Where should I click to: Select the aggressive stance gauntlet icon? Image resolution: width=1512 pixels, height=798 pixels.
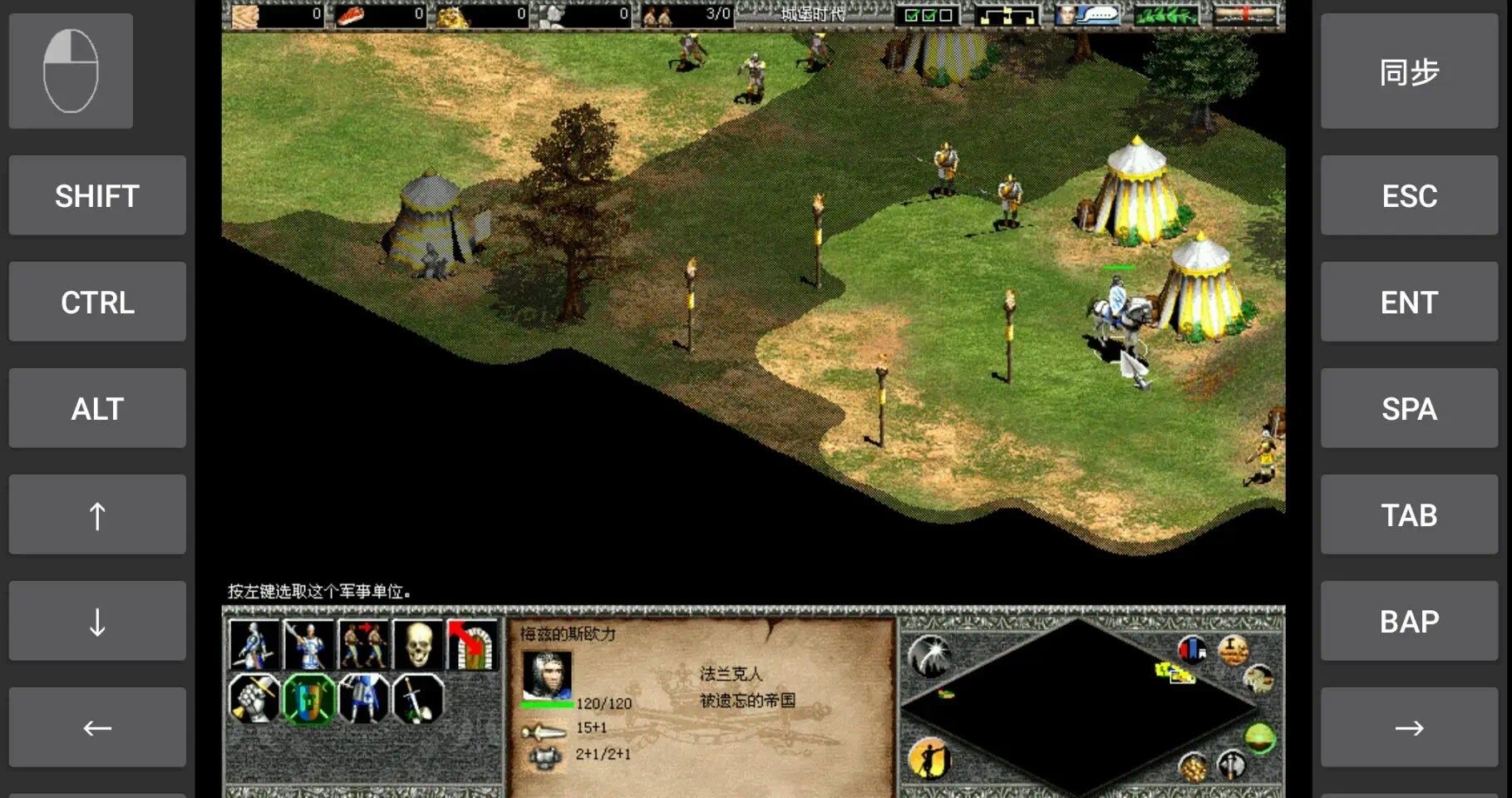click(x=252, y=699)
